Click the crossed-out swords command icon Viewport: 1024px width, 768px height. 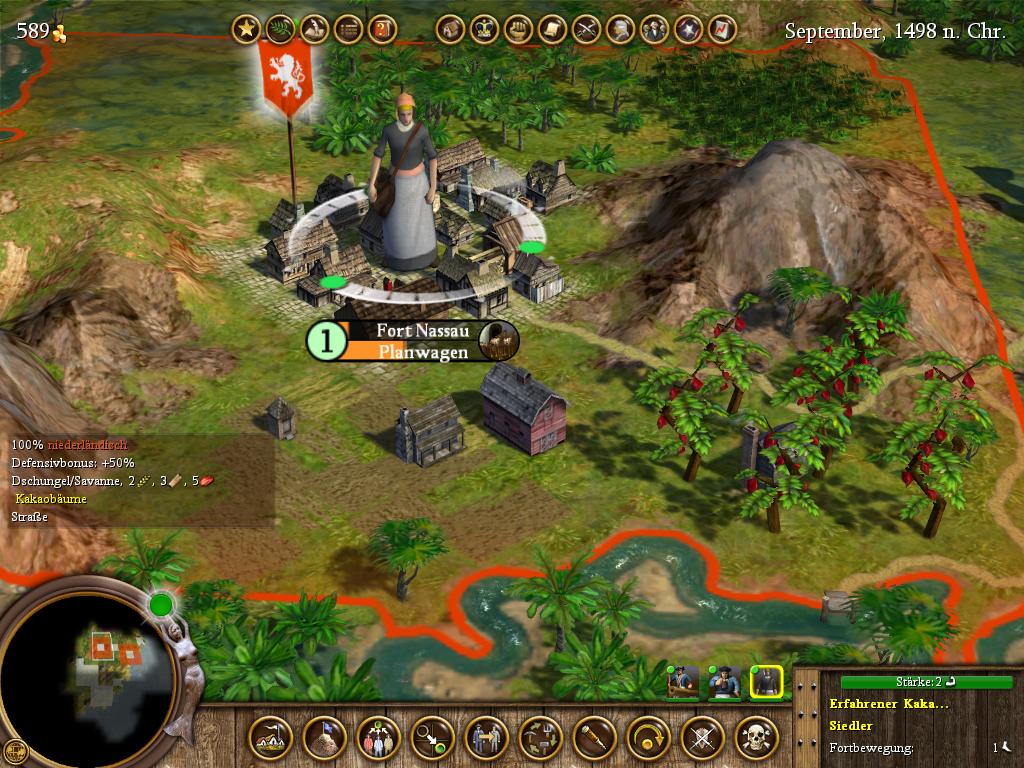coord(702,739)
